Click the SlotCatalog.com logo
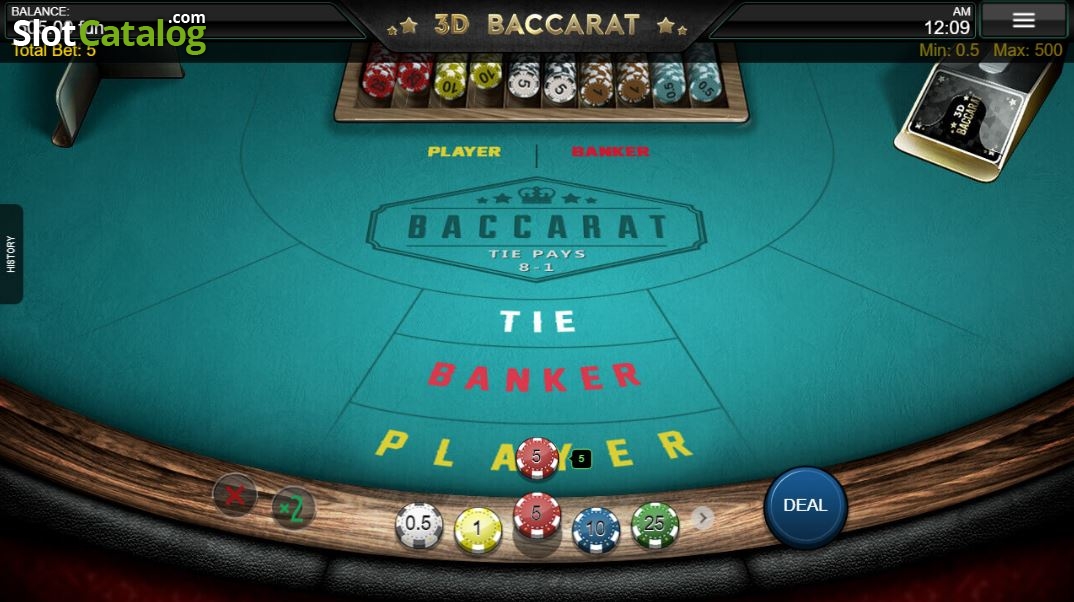The width and height of the screenshot is (1074, 602). tap(109, 32)
